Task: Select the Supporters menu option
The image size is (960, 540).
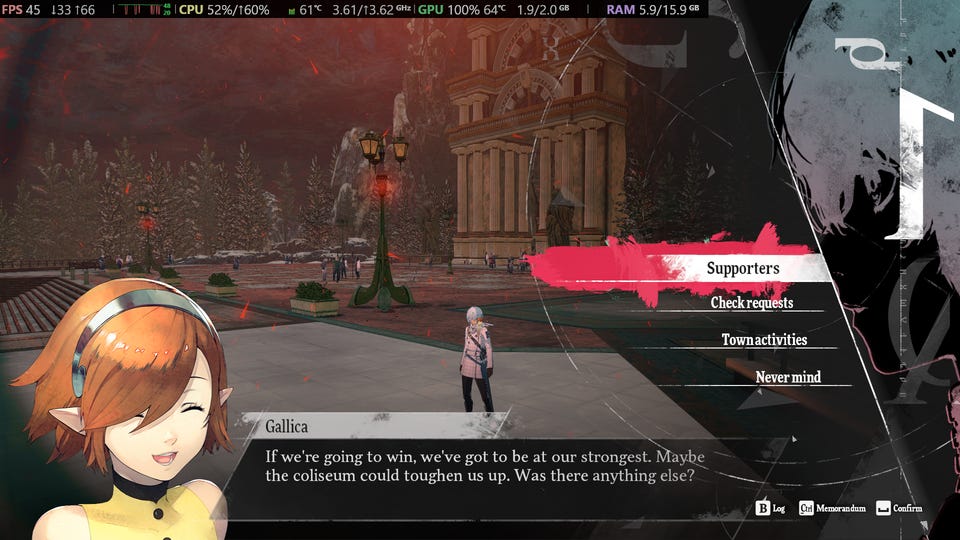Action: pyautogui.click(x=742, y=268)
